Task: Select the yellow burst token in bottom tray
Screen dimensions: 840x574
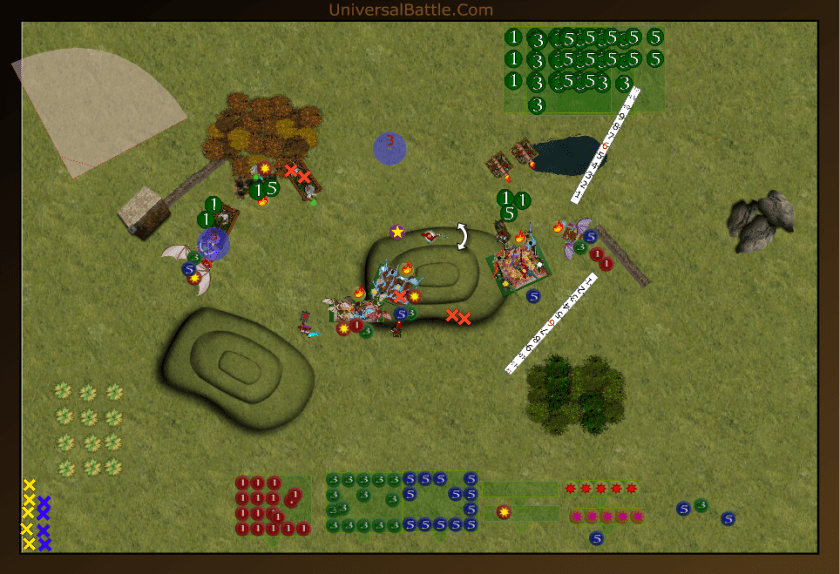Action: (504, 512)
